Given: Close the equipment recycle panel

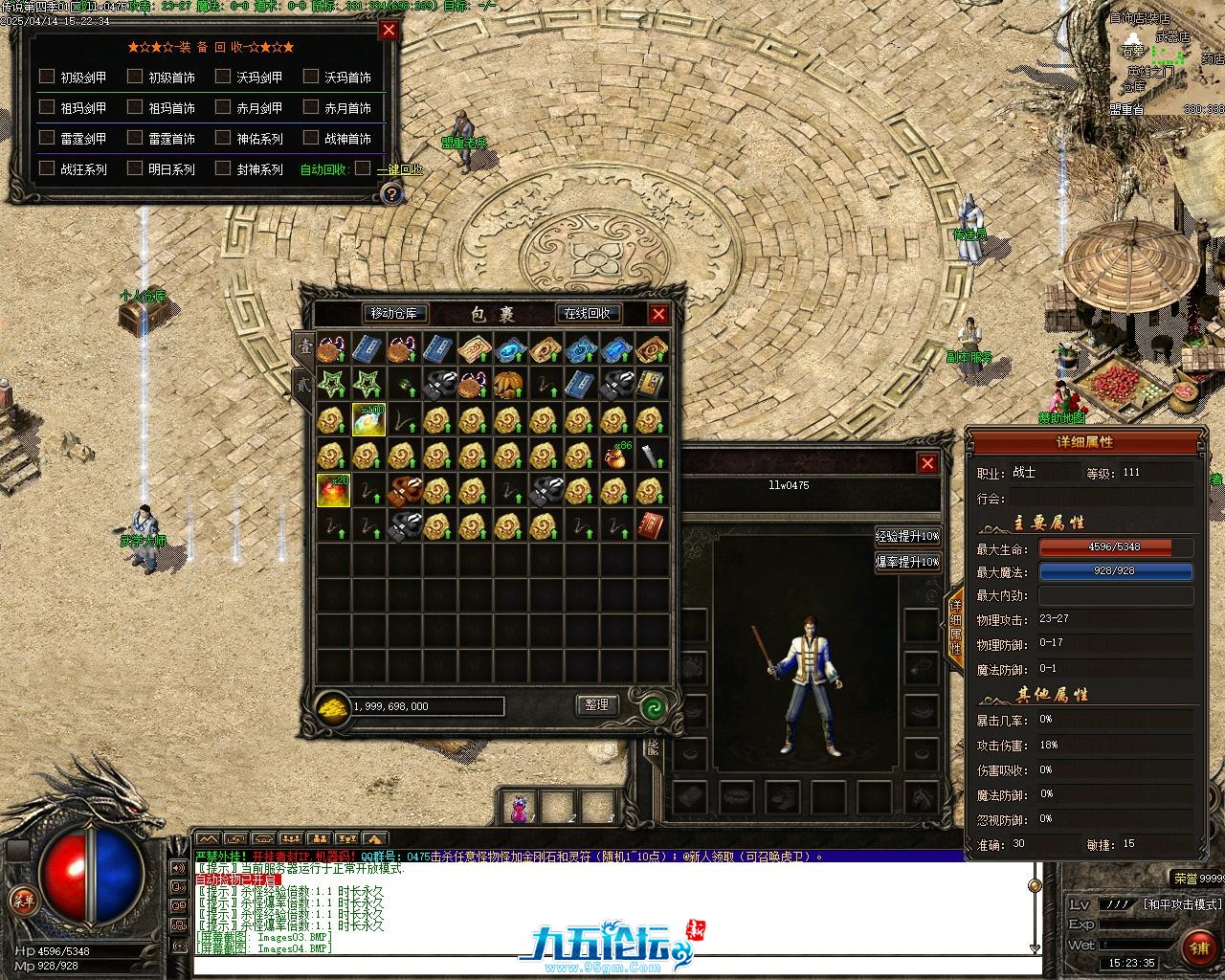Looking at the screenshot, I should tap(389, 30).
